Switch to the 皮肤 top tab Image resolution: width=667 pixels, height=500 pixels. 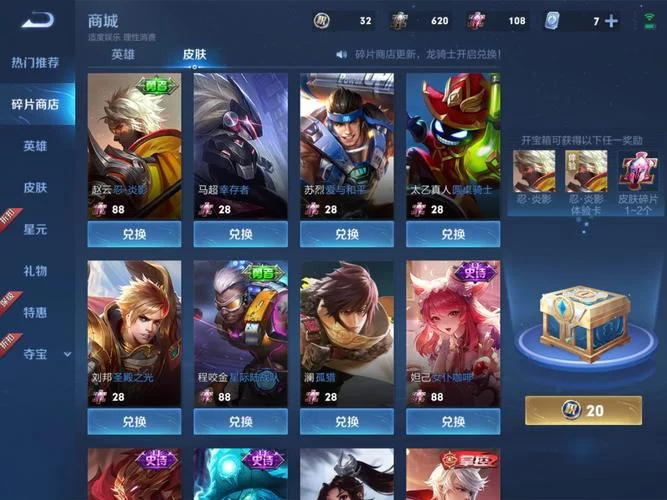coord(194,54)
